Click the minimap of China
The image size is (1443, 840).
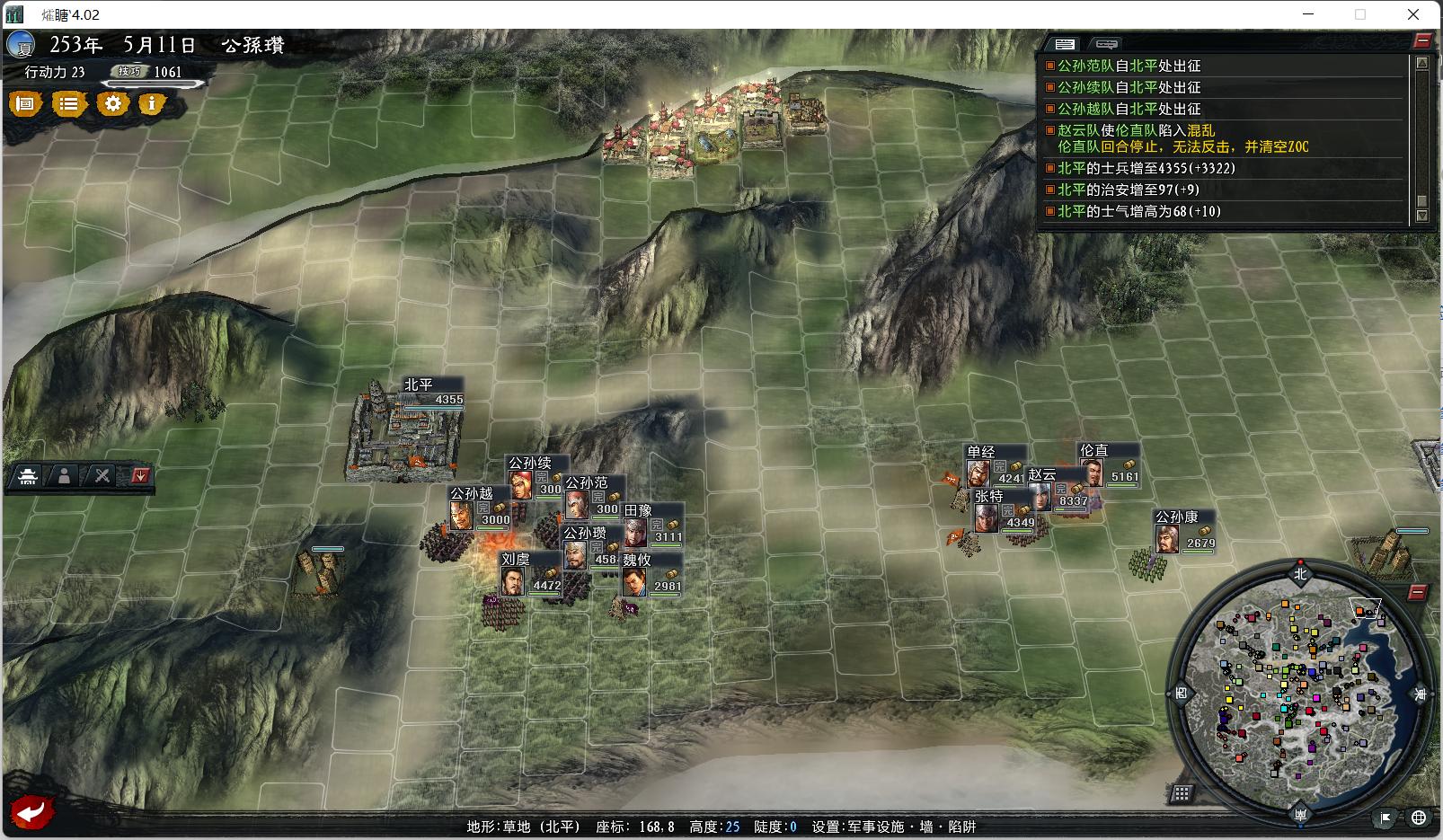tap(1299, 690)
